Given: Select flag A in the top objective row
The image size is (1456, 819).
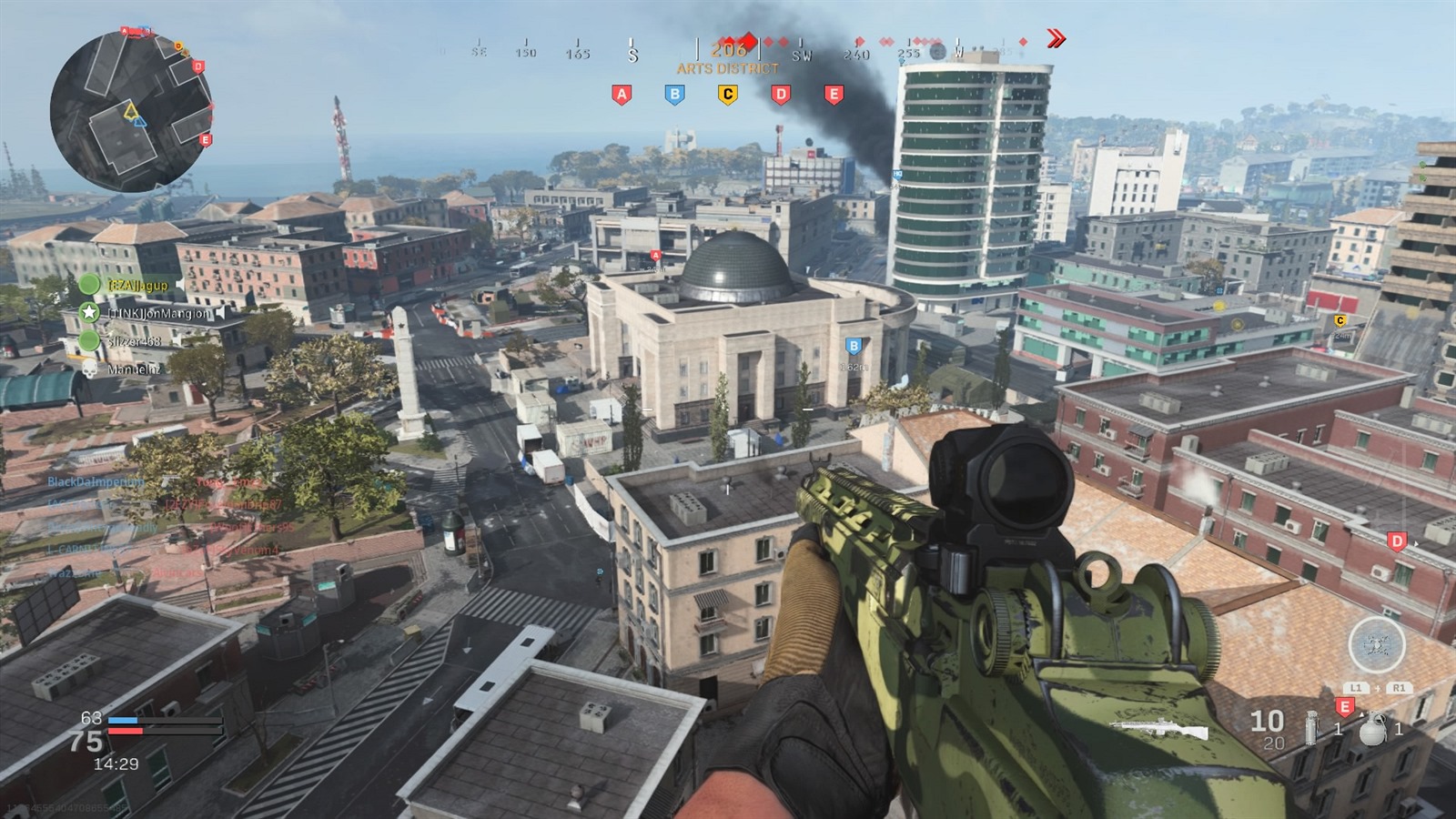Looking at the screenshot, I should 622,94.
